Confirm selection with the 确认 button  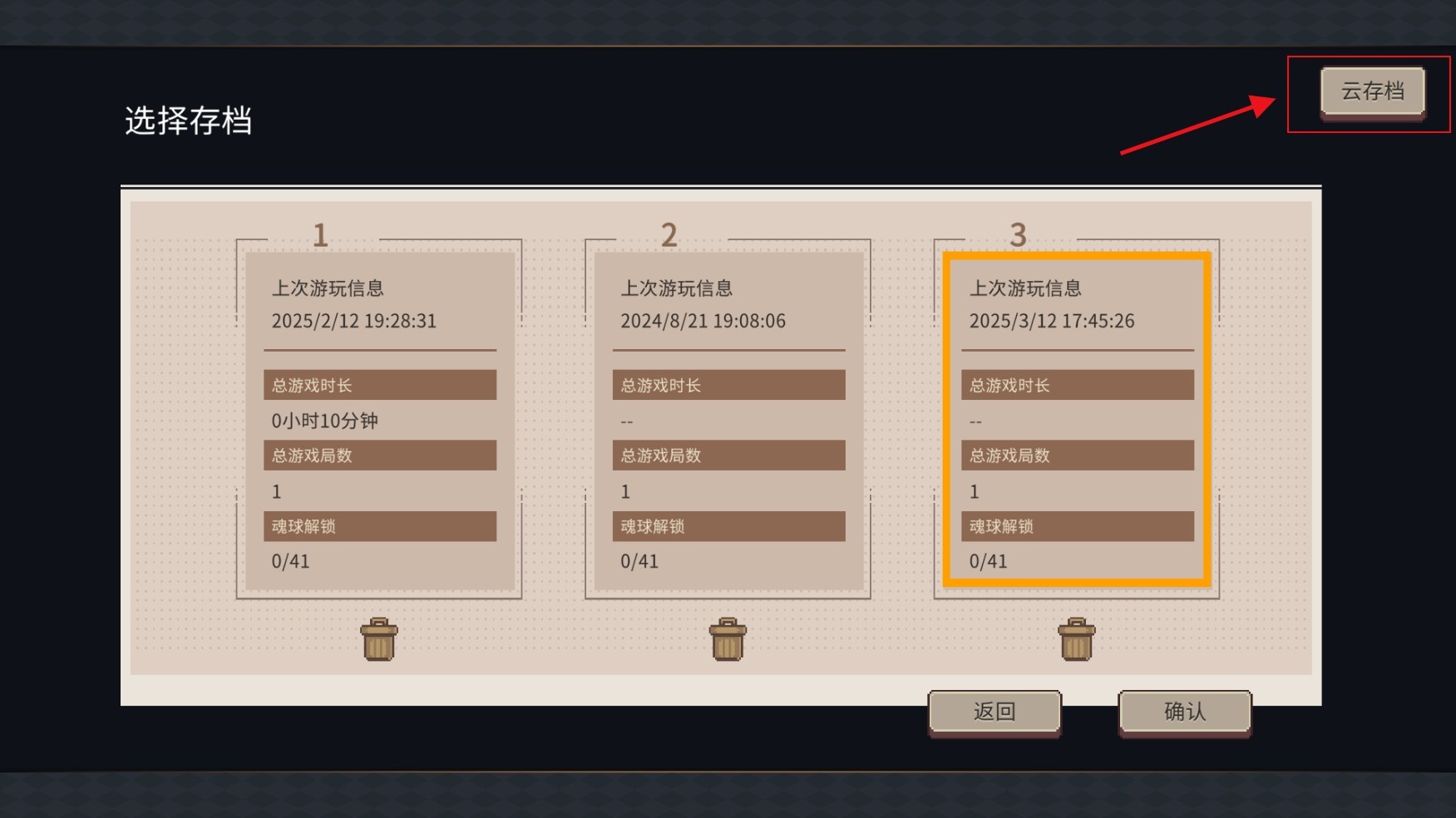pos(1184,711)
